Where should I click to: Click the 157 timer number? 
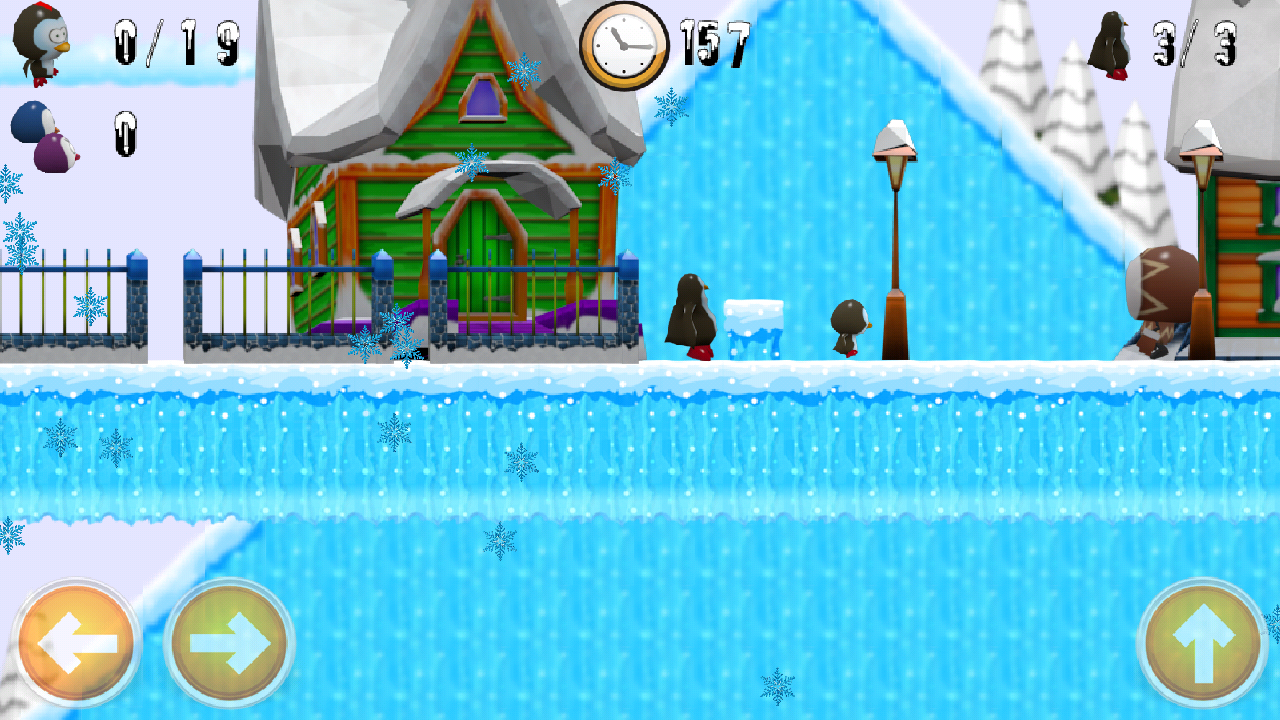click(x=717, y=40)
